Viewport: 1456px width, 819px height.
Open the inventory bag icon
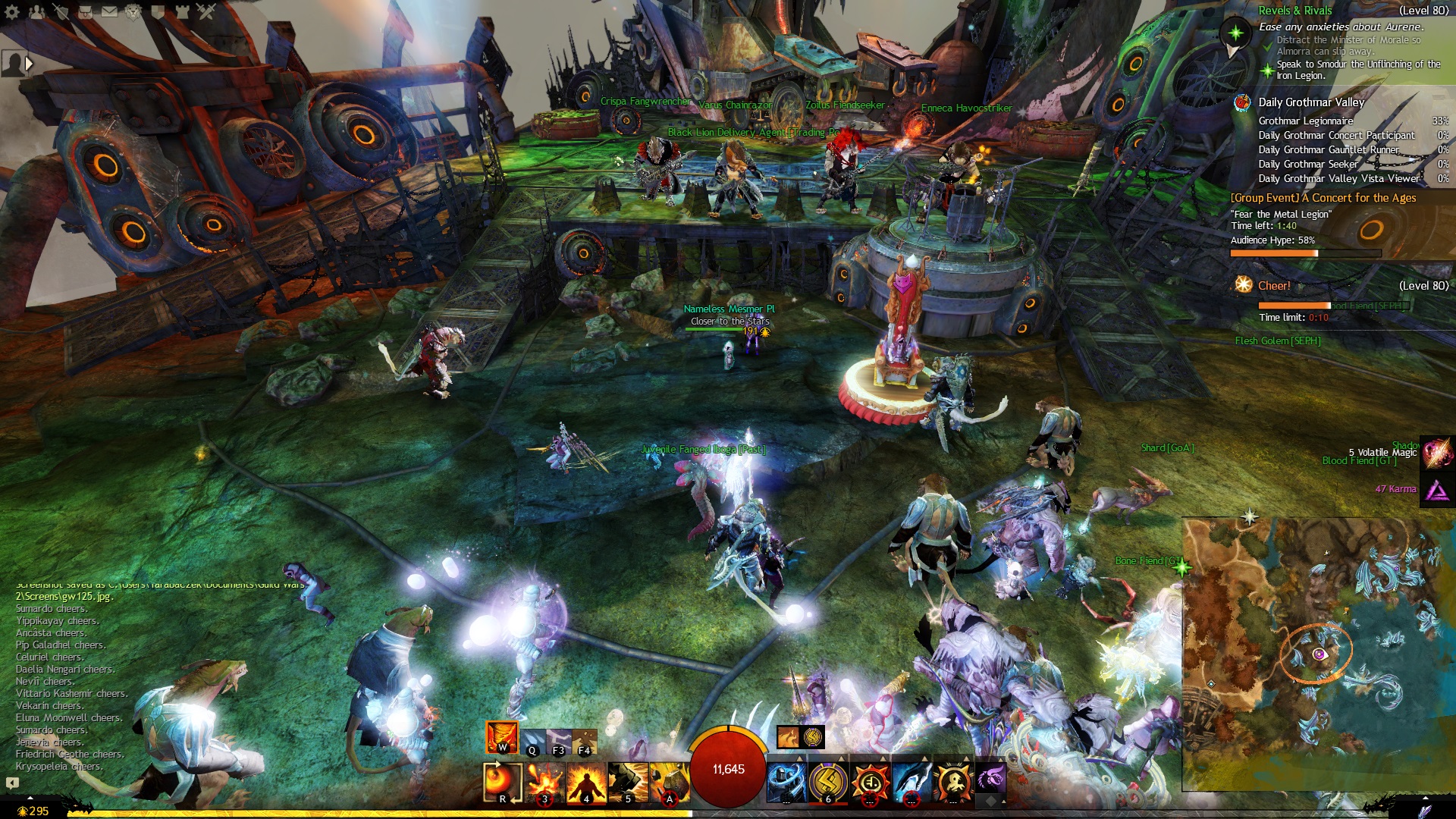[85, 11]
